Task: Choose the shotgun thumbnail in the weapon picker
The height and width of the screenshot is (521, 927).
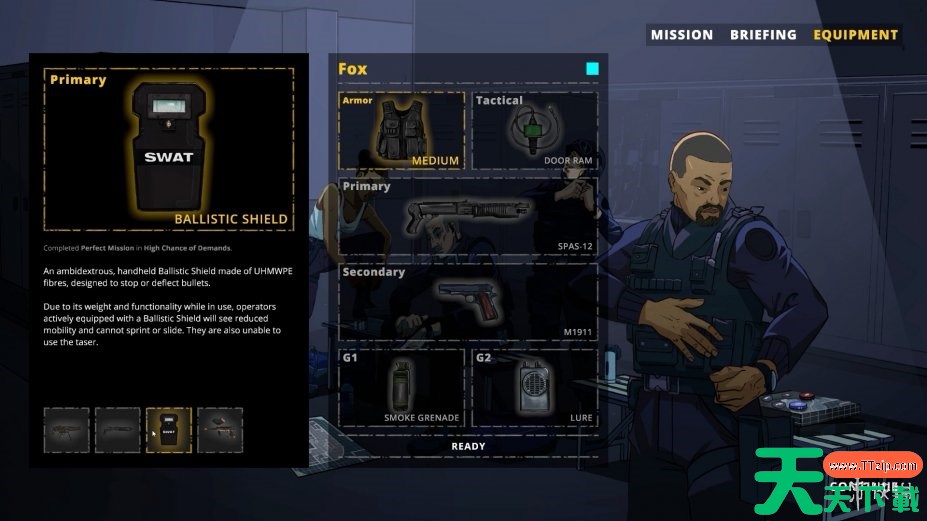Action: coord(118,430)
